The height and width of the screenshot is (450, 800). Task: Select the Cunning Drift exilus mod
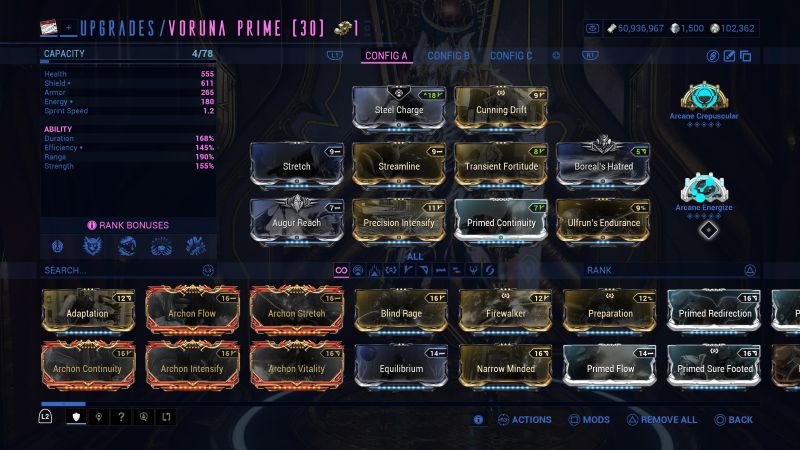(501, 109)
